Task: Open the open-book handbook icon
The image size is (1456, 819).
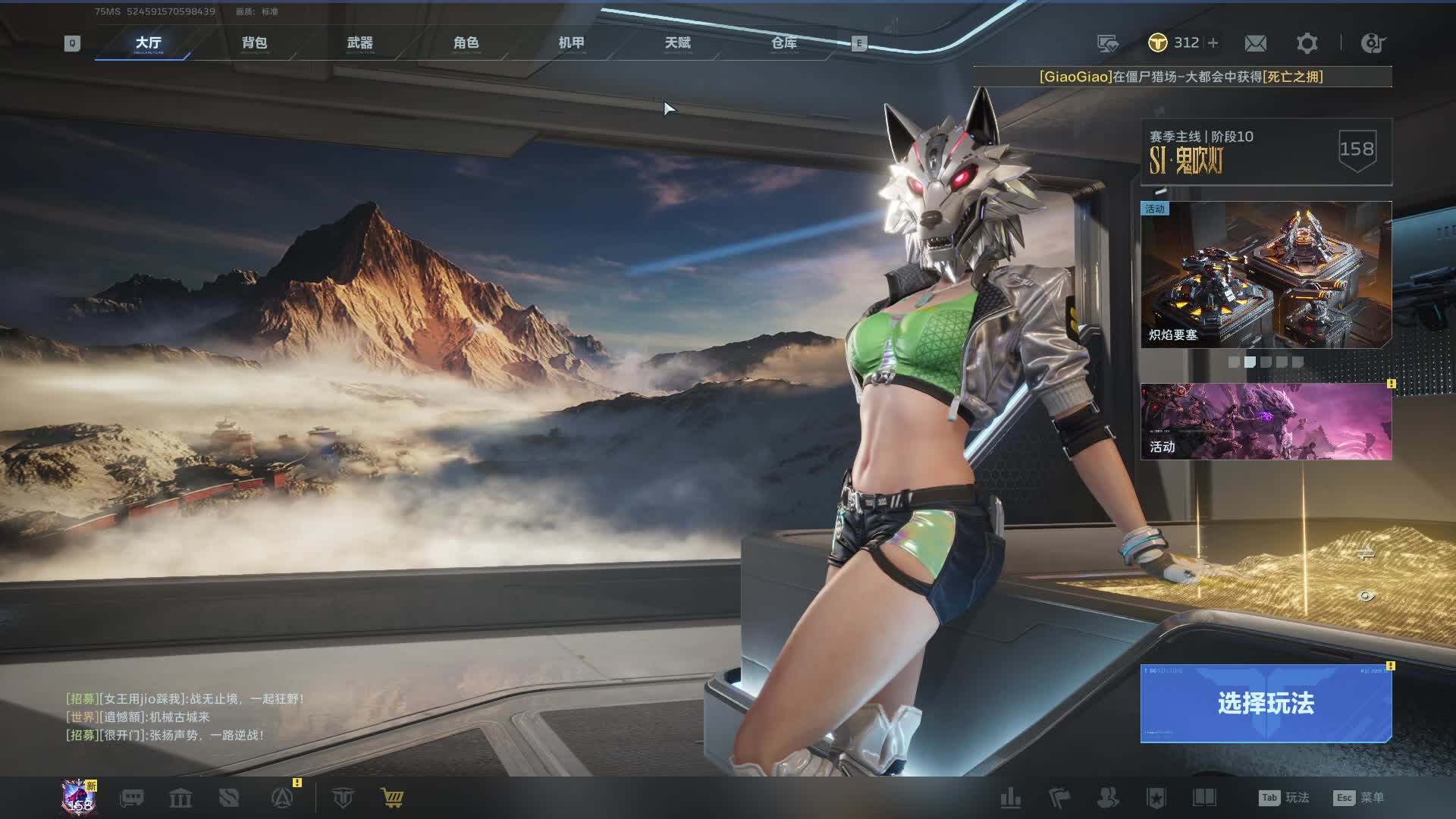Action: pos(1204,798)
